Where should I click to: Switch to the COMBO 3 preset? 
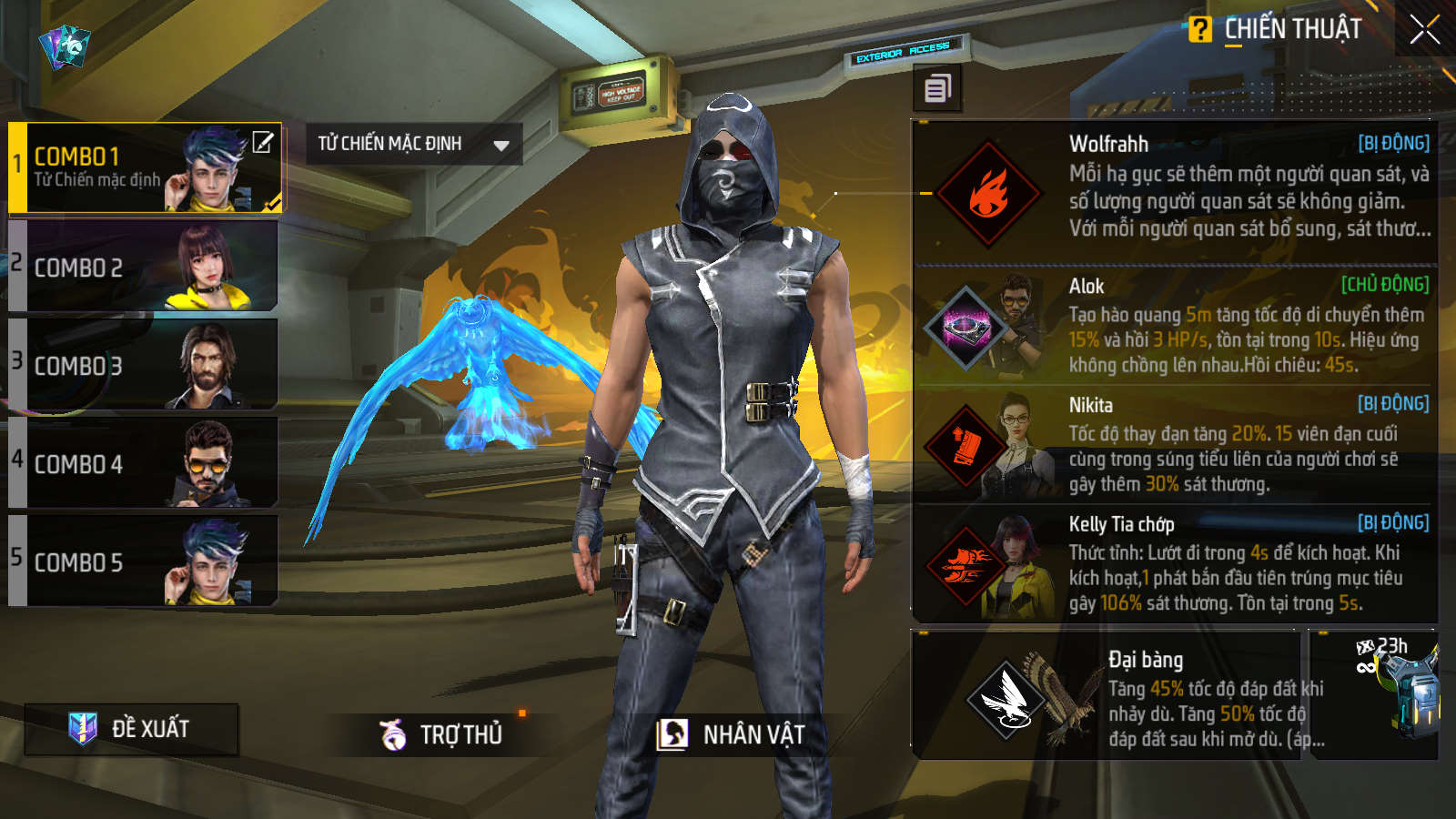click(143, 365)
